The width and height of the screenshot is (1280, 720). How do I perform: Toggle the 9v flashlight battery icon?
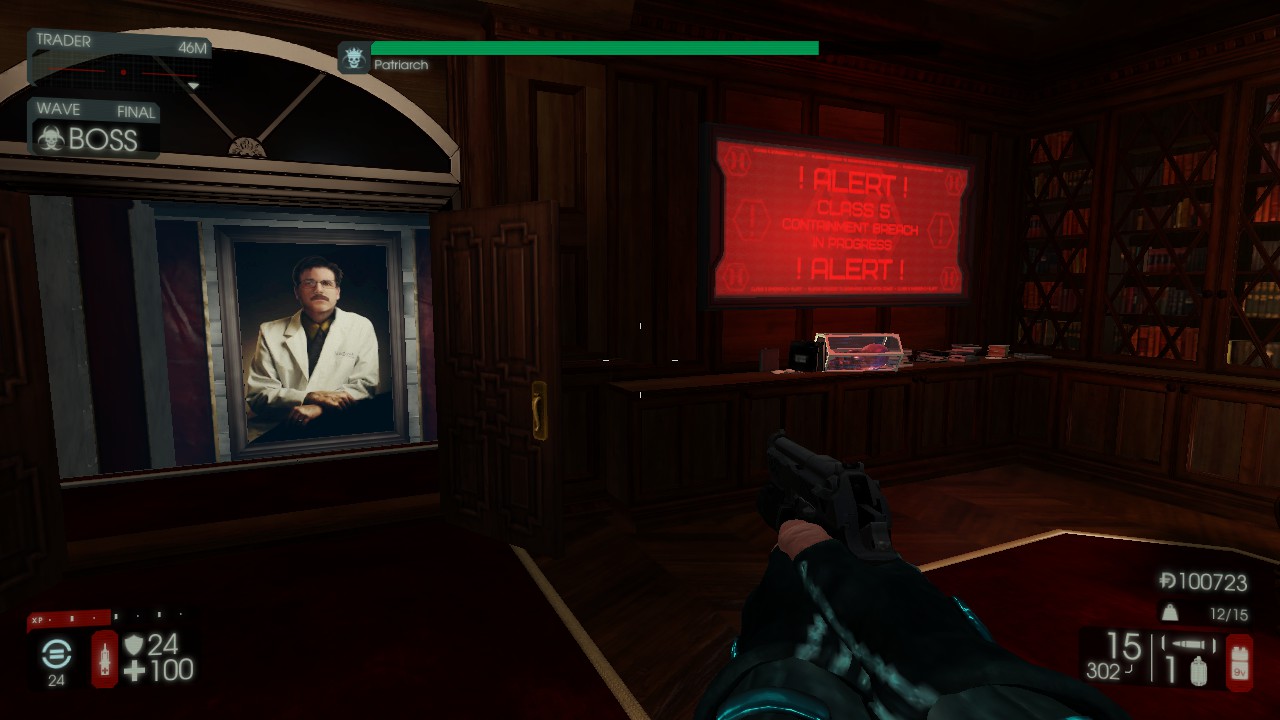tap(1239, 660)
